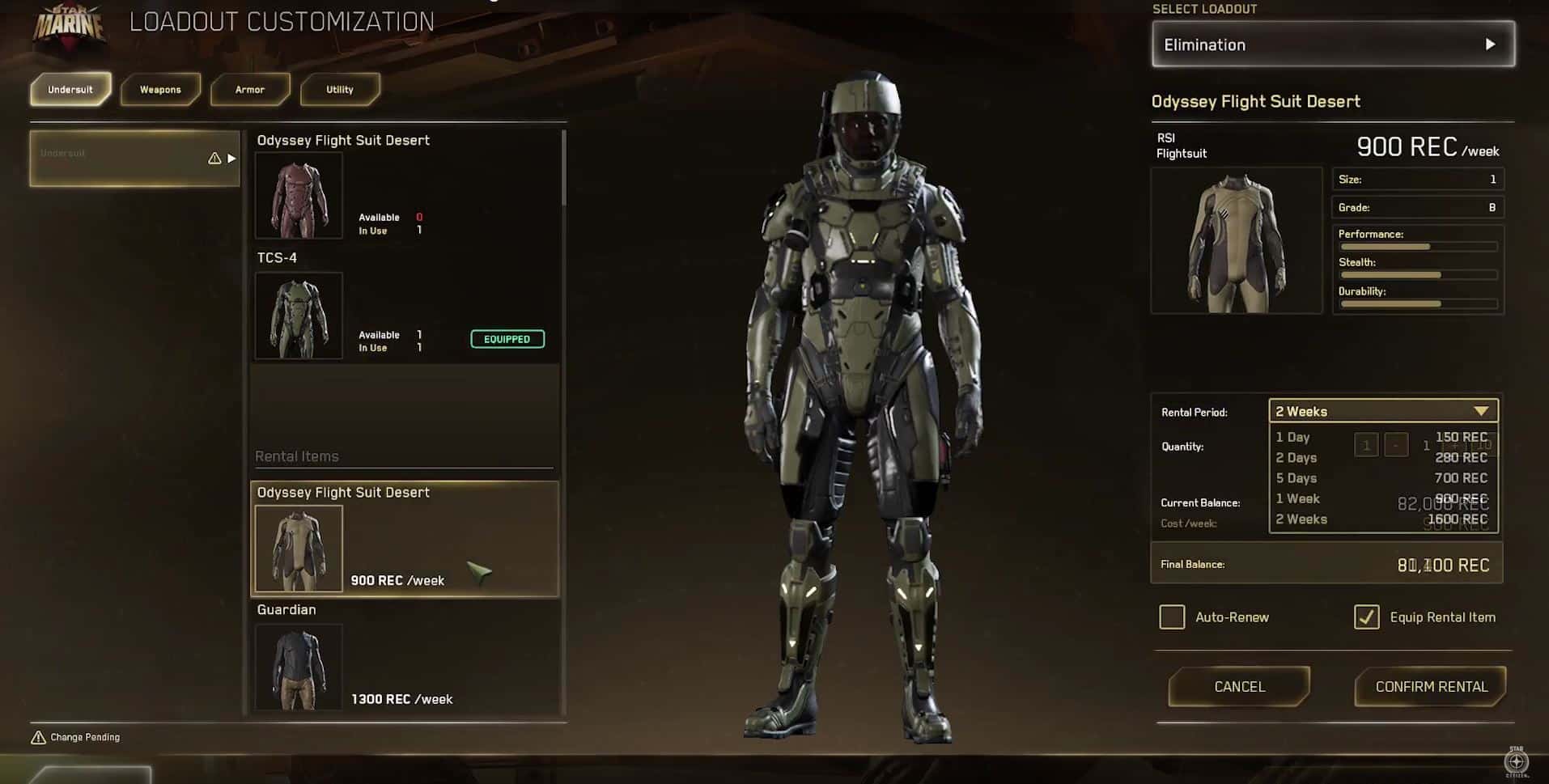
Task: Select the Armor tab
Action: [250, 90]
